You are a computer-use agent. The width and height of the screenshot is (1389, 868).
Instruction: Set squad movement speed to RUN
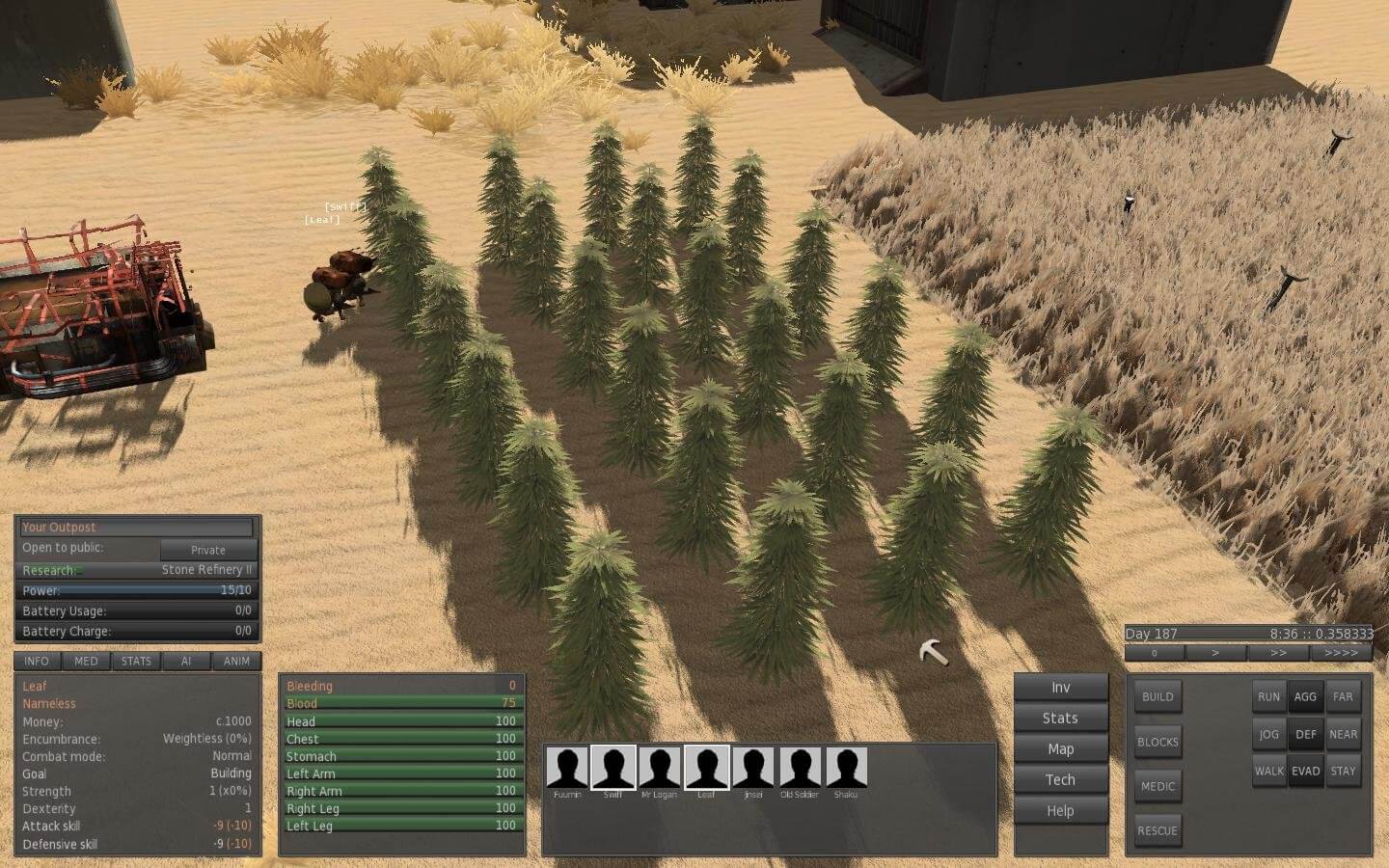click(x=1268, y=696)
